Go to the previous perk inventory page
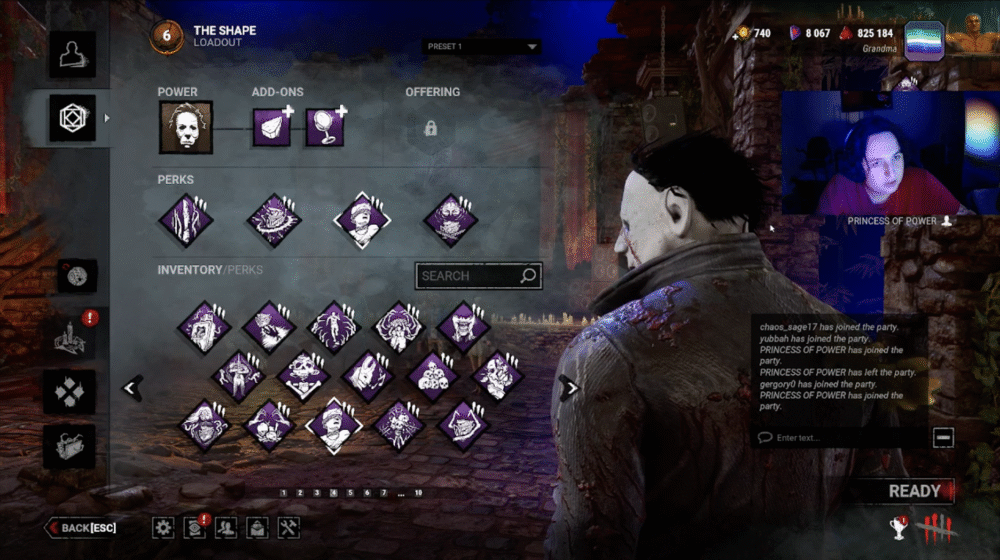This screenshot has width=1000, height=560. [133, 388]
